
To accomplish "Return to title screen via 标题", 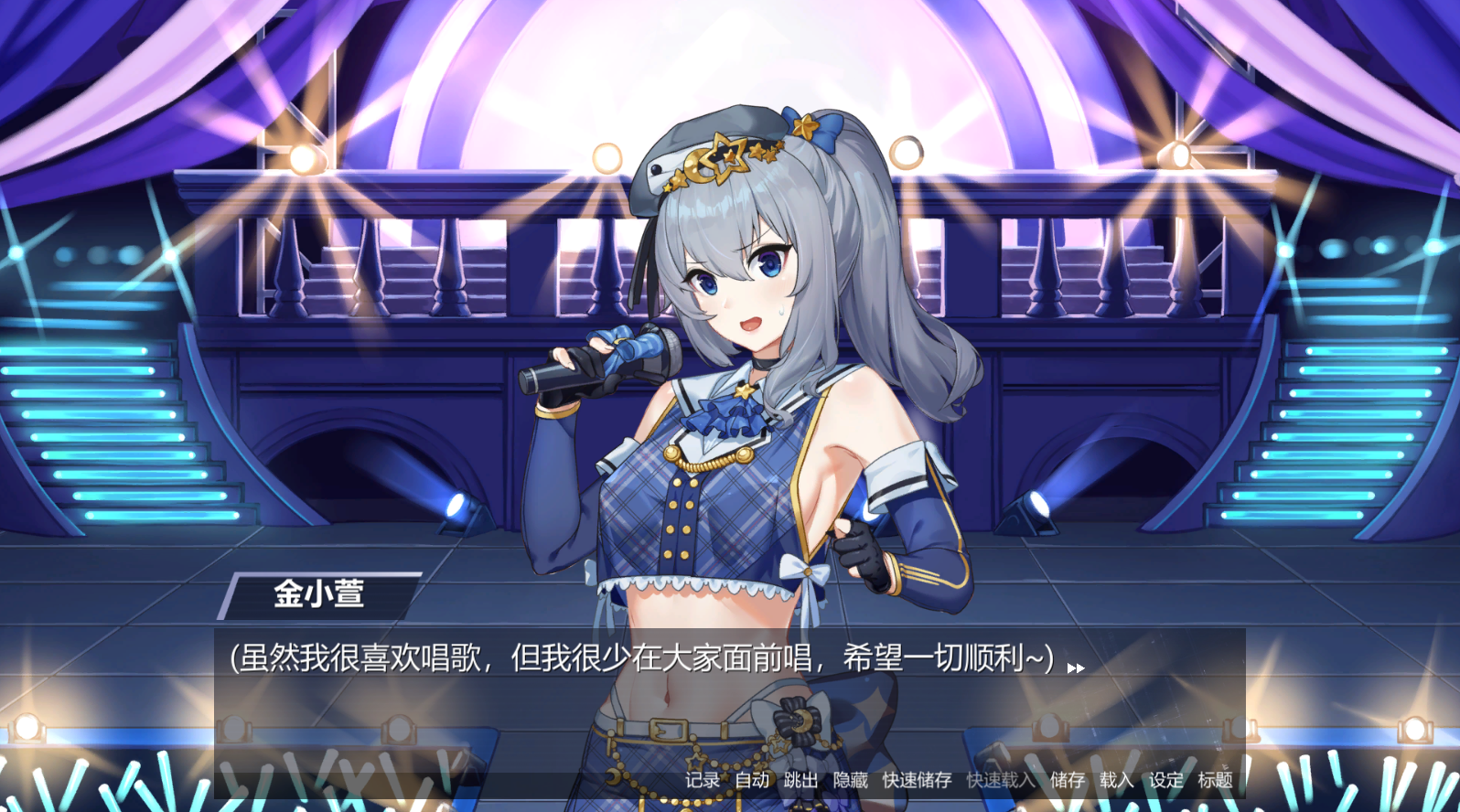I will (x=1214, y=781).
